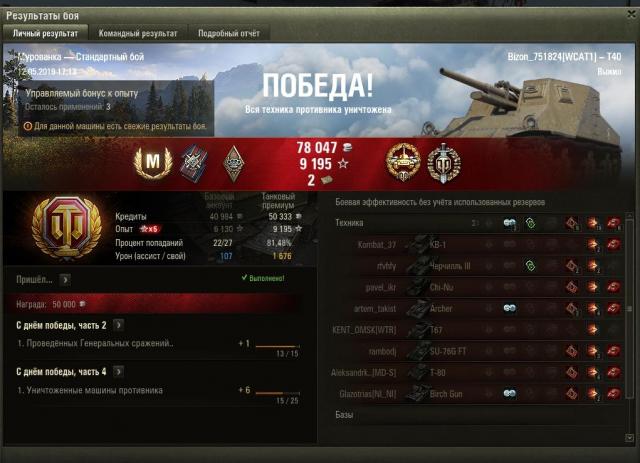
Task: Expand С днём победы, часть 2 mission
Action: pyautogui.click(x=118, y=325)
